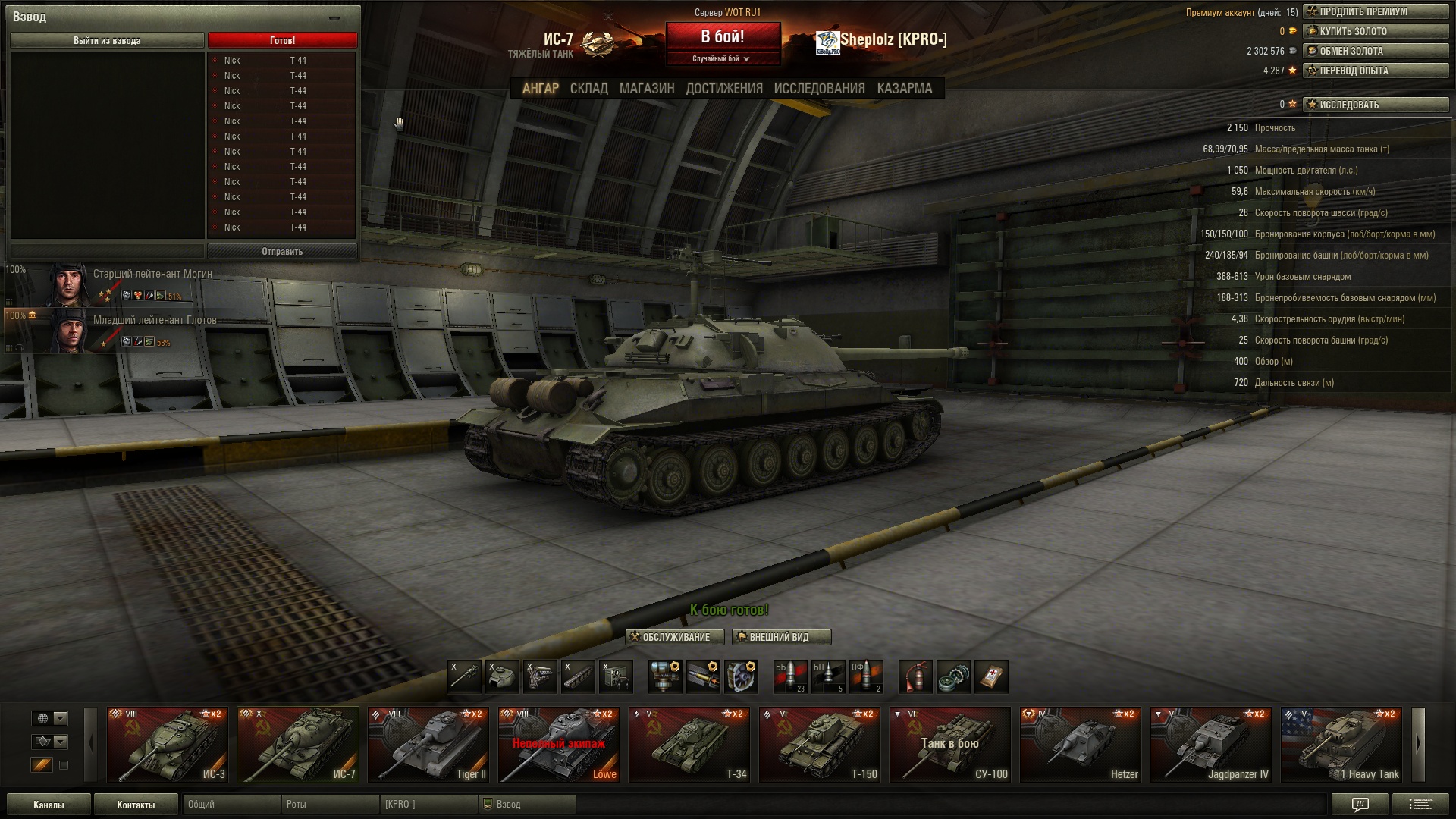Open ОБМЕН ЗОЛОТА exchange
Screen dimensions: 1456x819
1376,51
